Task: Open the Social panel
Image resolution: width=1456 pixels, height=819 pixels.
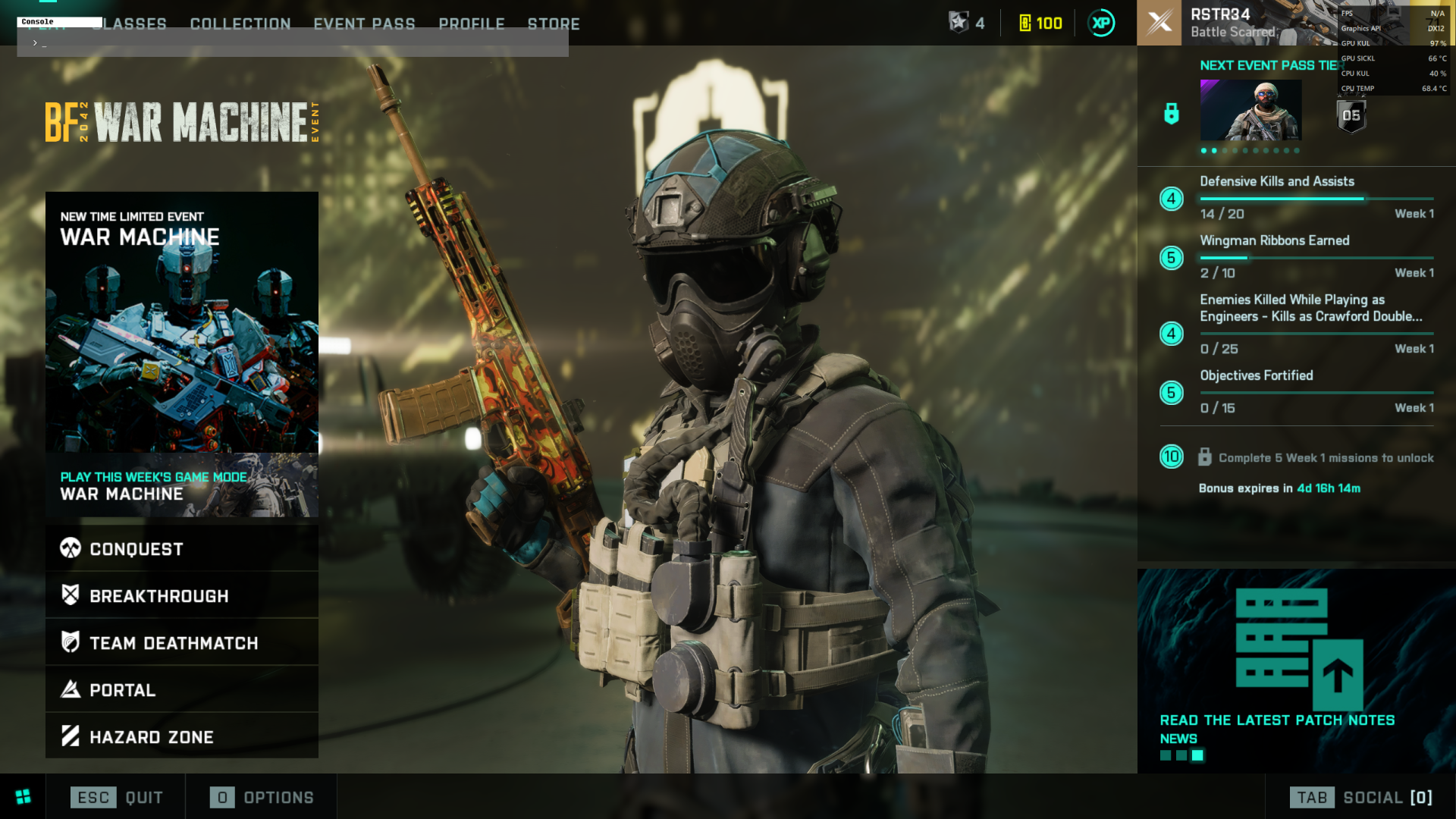Action: pos(1361,797)
